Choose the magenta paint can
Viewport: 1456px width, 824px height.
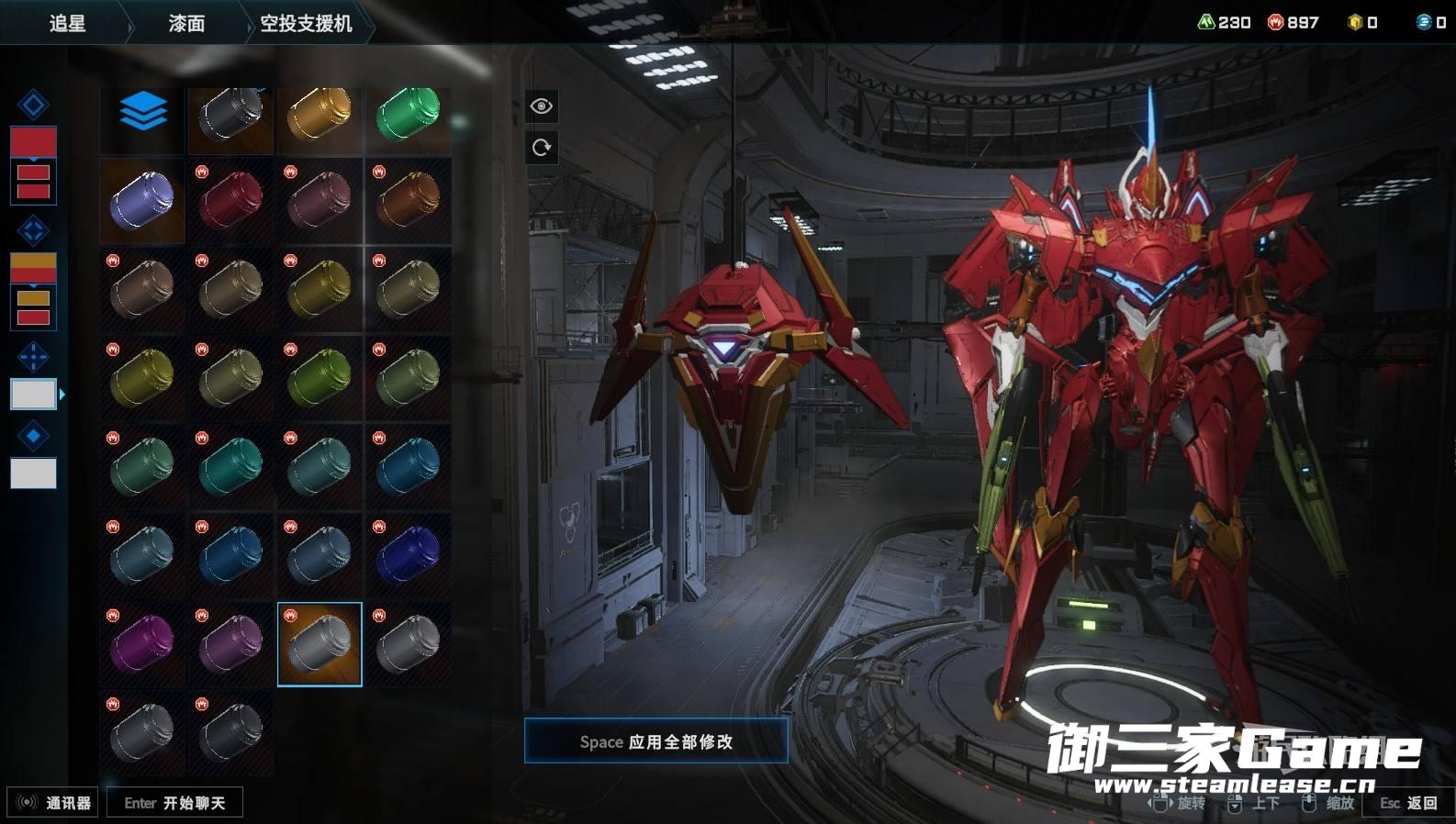pyautogui.click(x=142, y=643)
